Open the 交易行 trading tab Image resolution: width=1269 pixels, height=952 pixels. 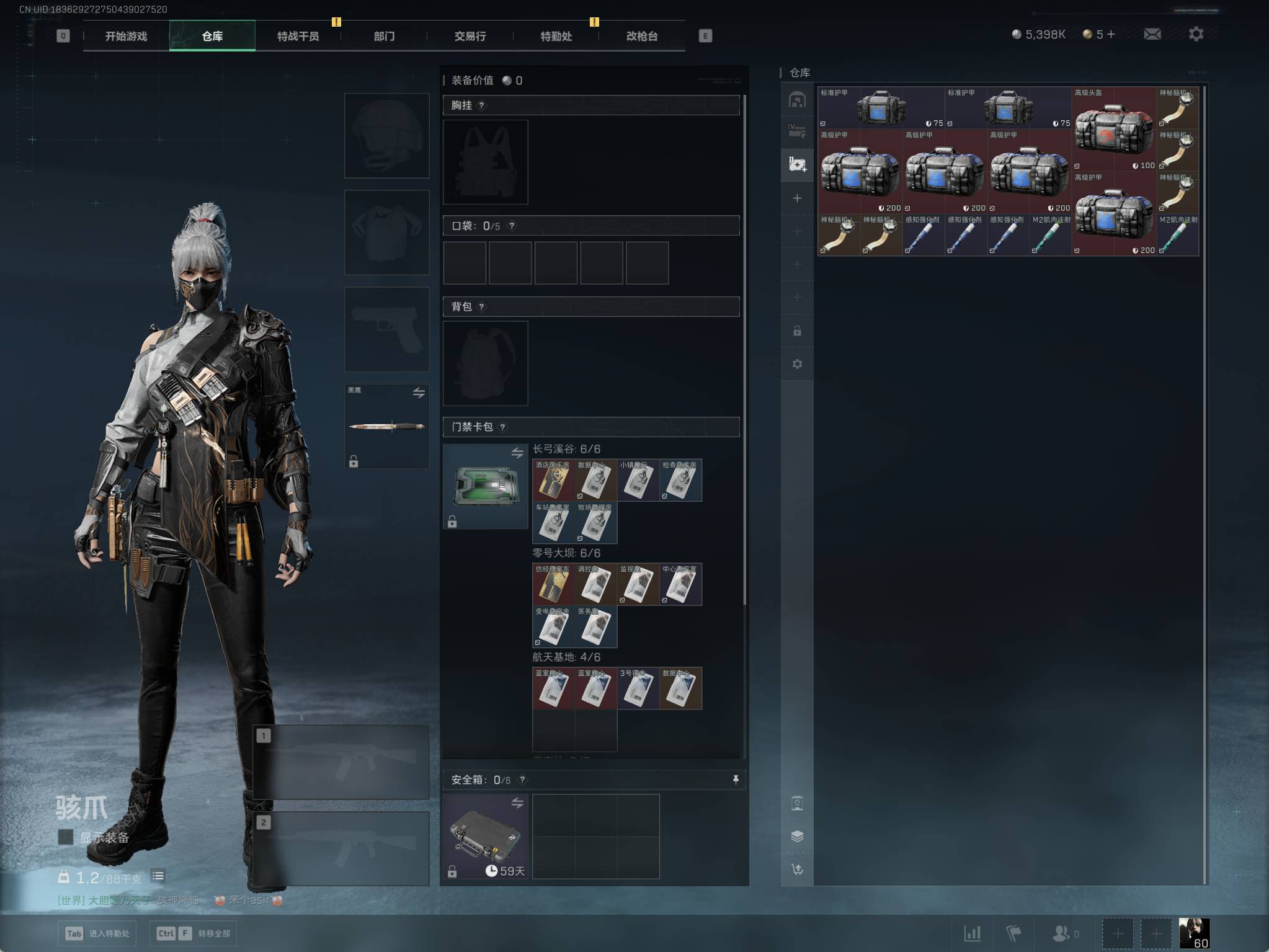(470, 36)
